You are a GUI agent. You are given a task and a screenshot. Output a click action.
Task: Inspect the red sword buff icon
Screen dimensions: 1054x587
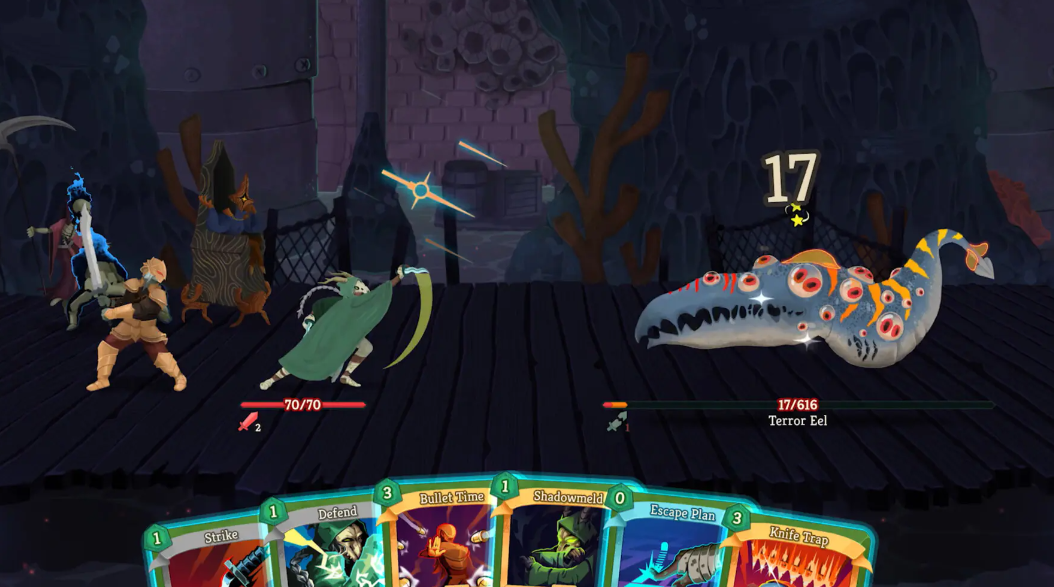pyautogui.click(x=247, y=422)
